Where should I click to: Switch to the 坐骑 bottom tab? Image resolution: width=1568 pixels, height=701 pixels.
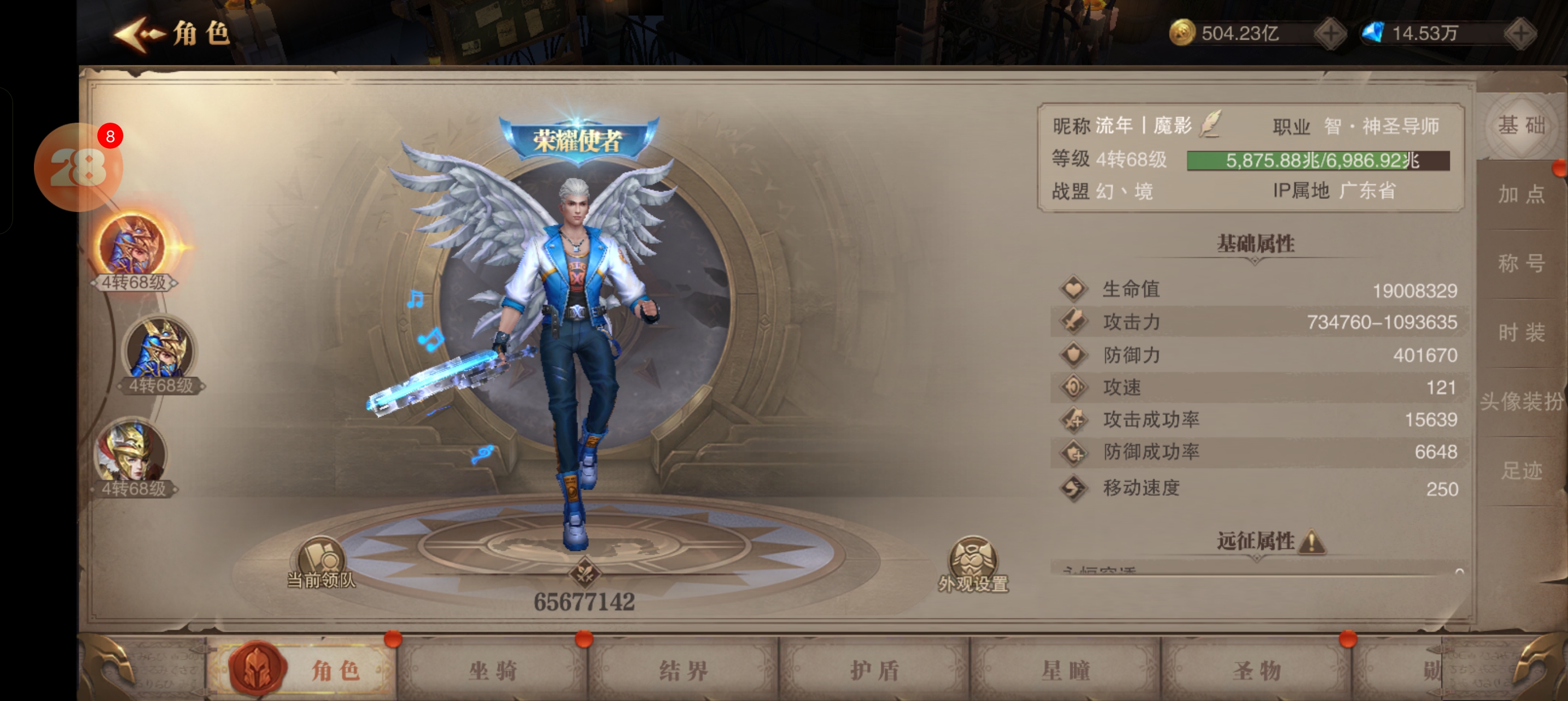[493, 670]
